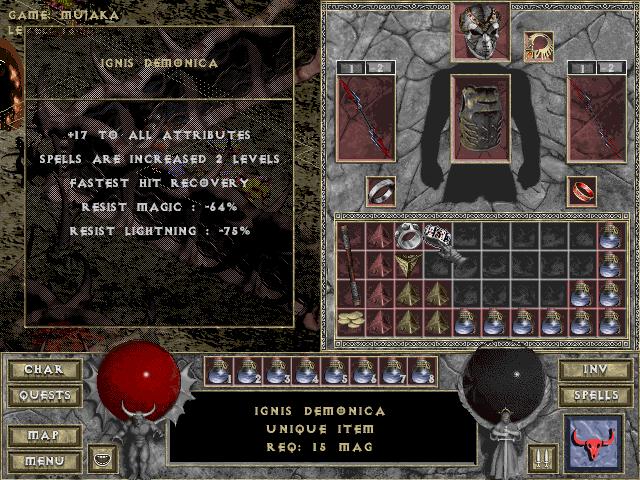
Task: Pick up the gold coin pile
Action: (351, 320)
